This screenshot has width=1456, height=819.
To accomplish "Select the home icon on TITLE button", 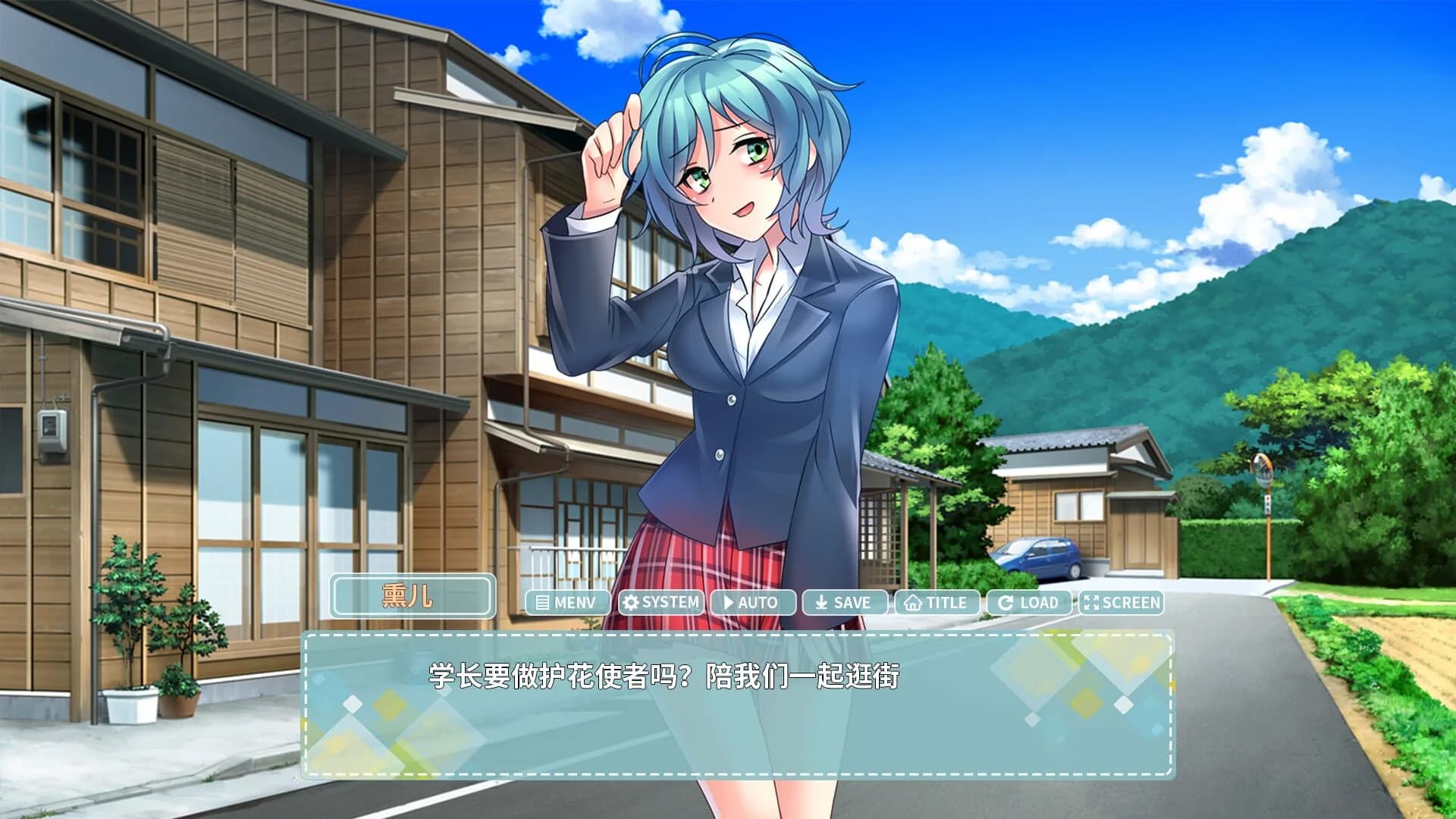I will (x=912, y=604).
